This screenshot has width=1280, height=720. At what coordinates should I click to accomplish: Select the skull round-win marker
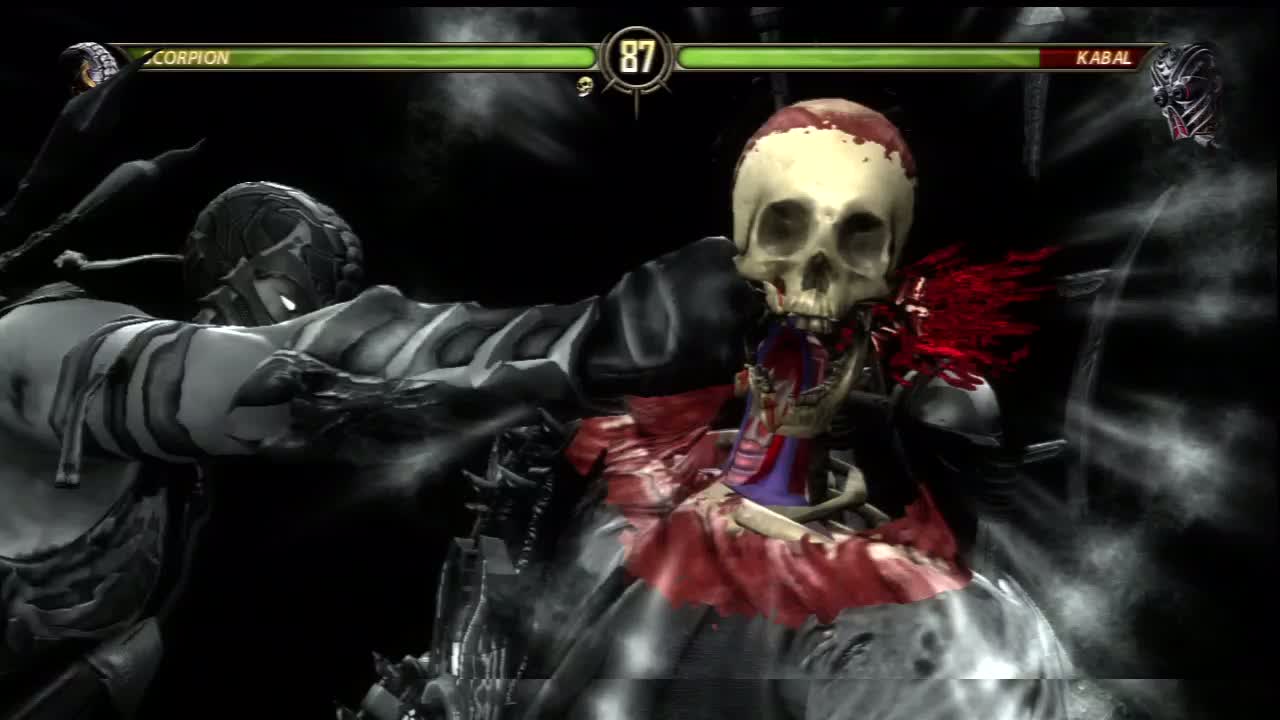coord(585,87)
